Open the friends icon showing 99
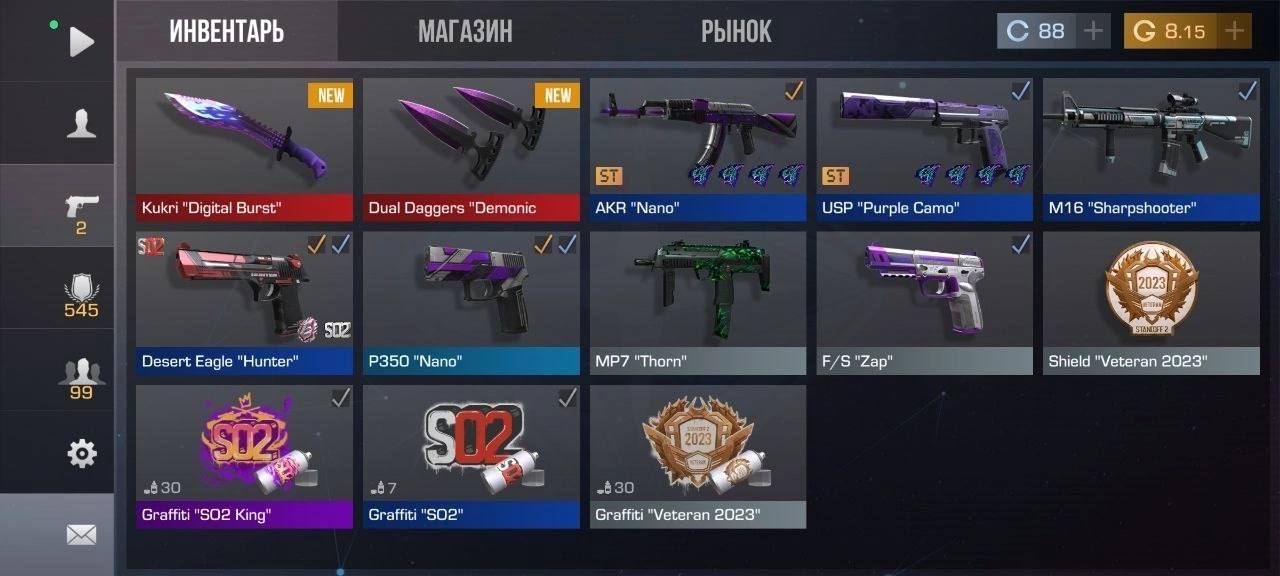 point(81,377)
